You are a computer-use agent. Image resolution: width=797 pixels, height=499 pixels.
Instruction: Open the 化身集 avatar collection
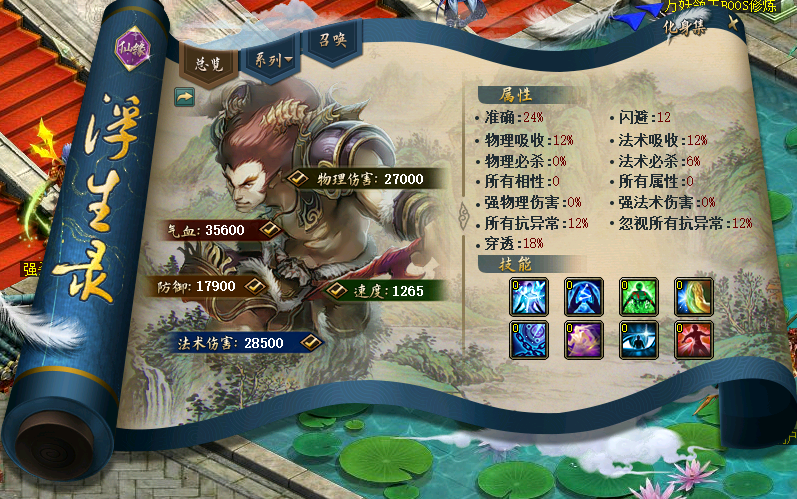click(684, 27)
